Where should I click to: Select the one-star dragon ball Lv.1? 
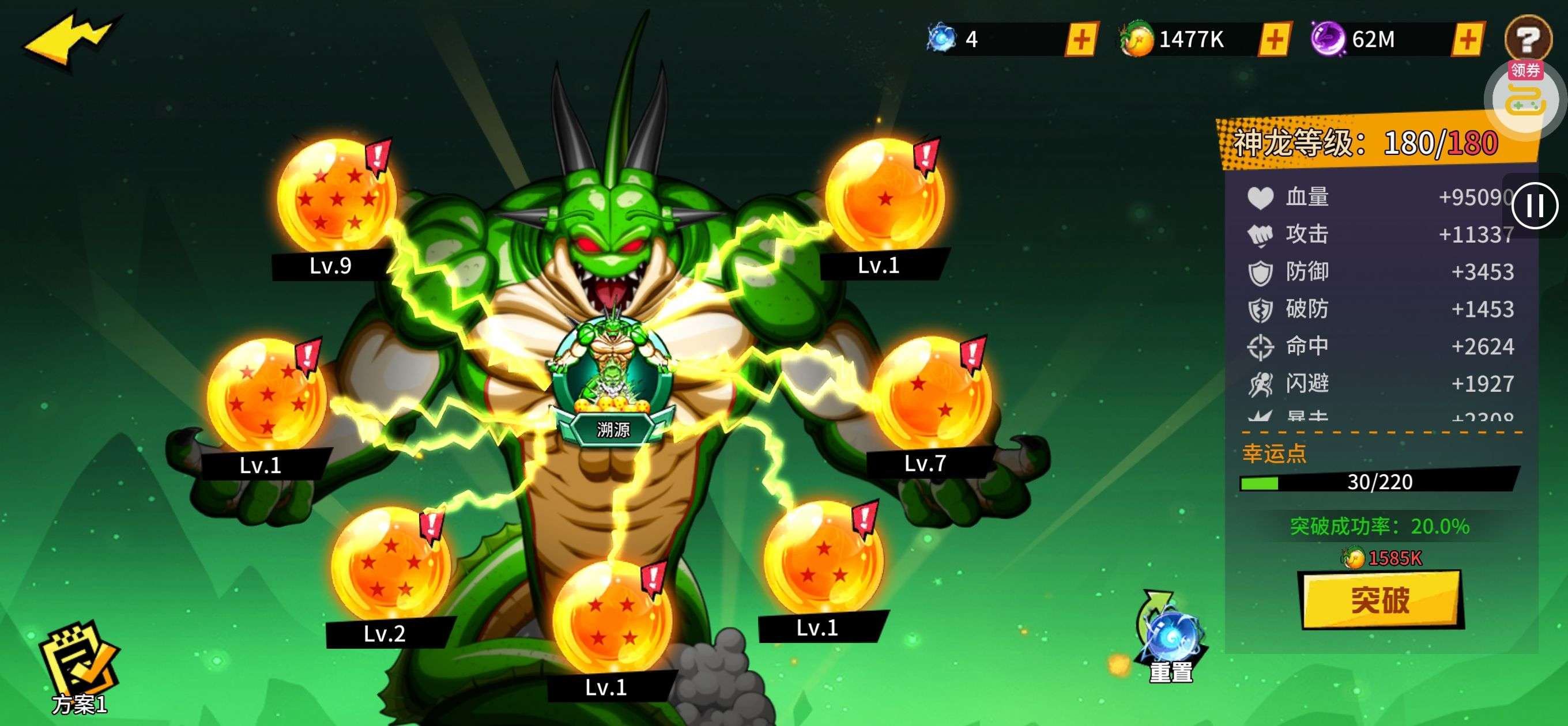coord(884,195)
